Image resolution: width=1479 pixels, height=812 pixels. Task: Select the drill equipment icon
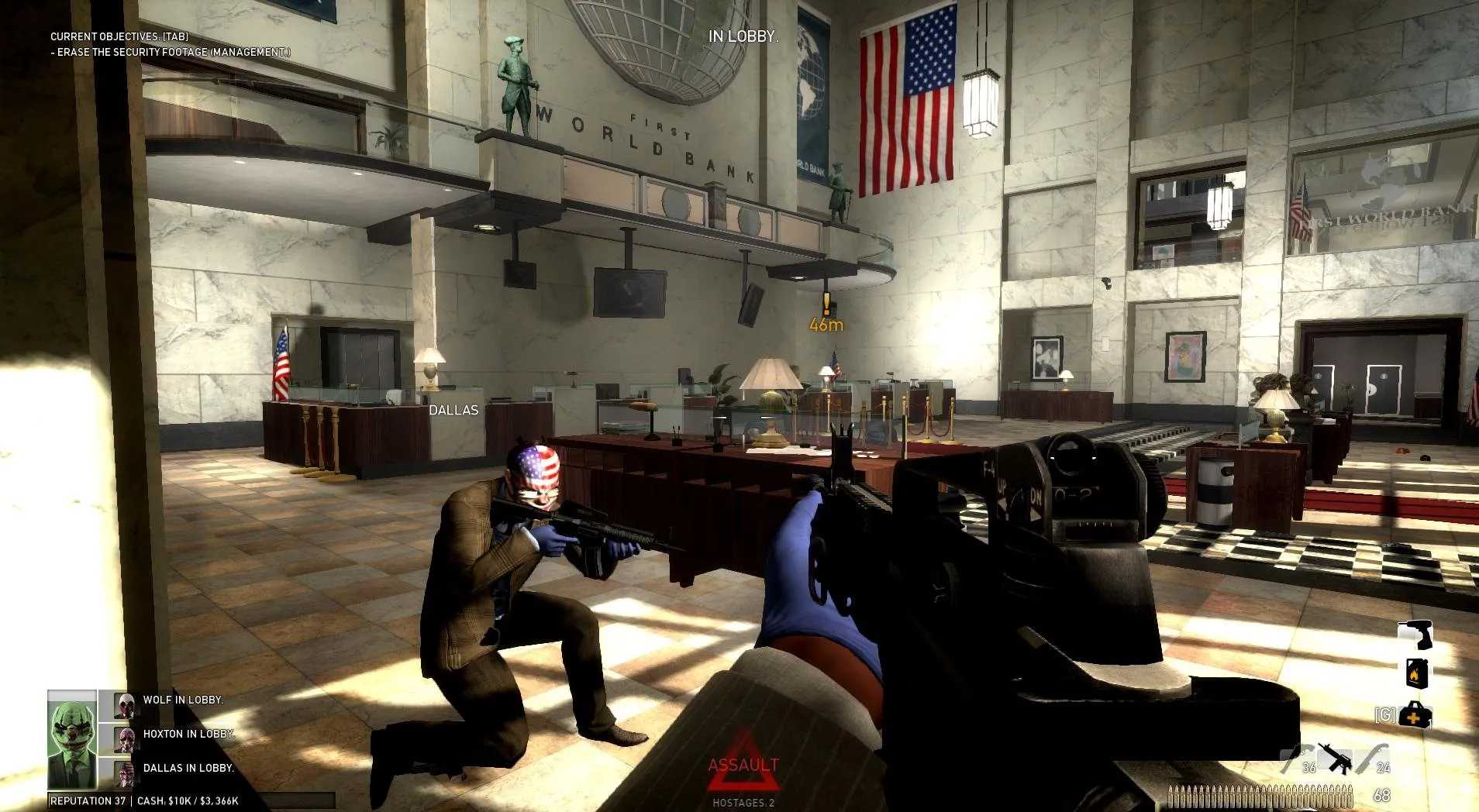1416,635
